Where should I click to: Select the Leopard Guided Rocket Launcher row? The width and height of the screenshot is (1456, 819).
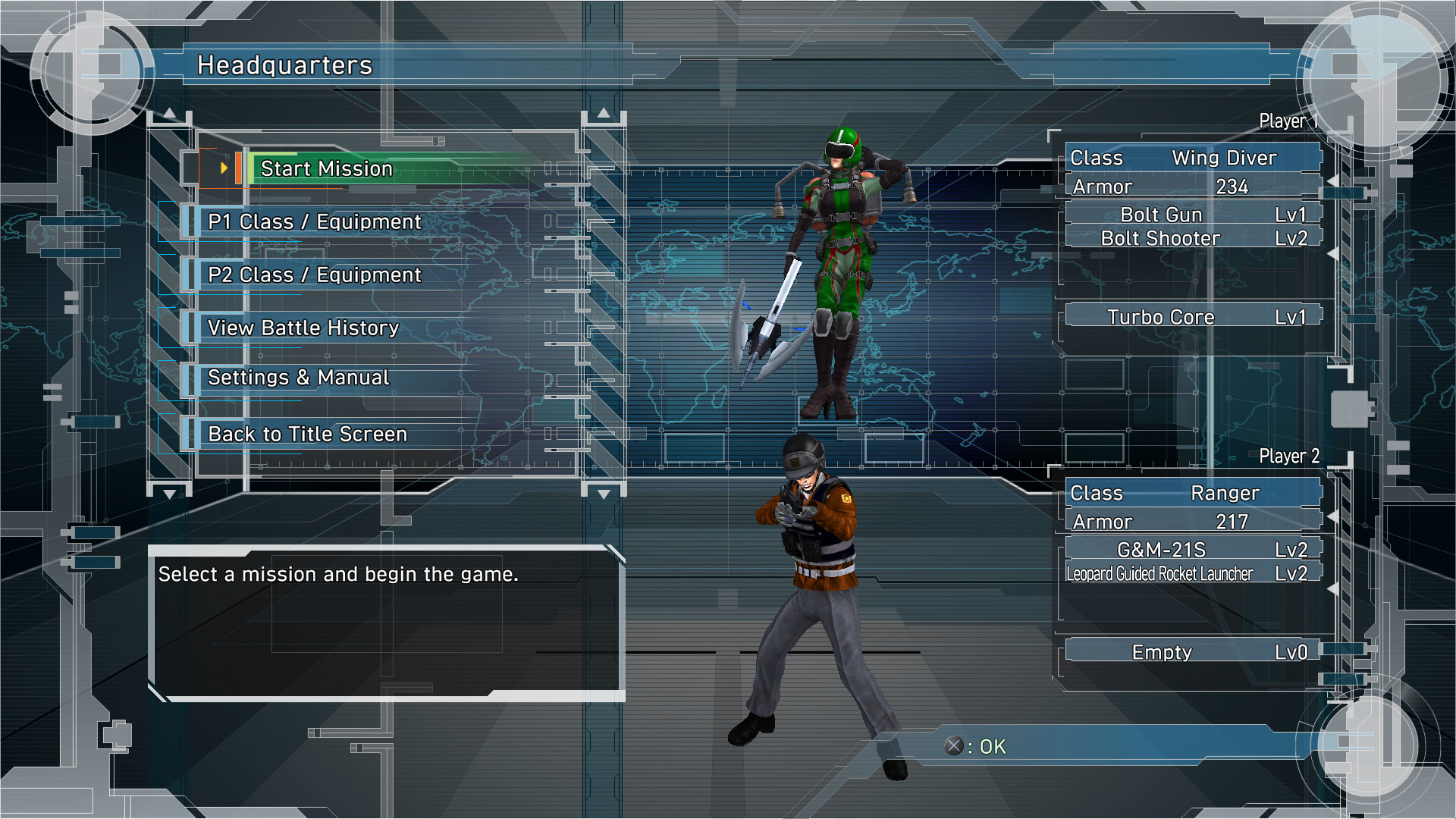coord(1192,574)
